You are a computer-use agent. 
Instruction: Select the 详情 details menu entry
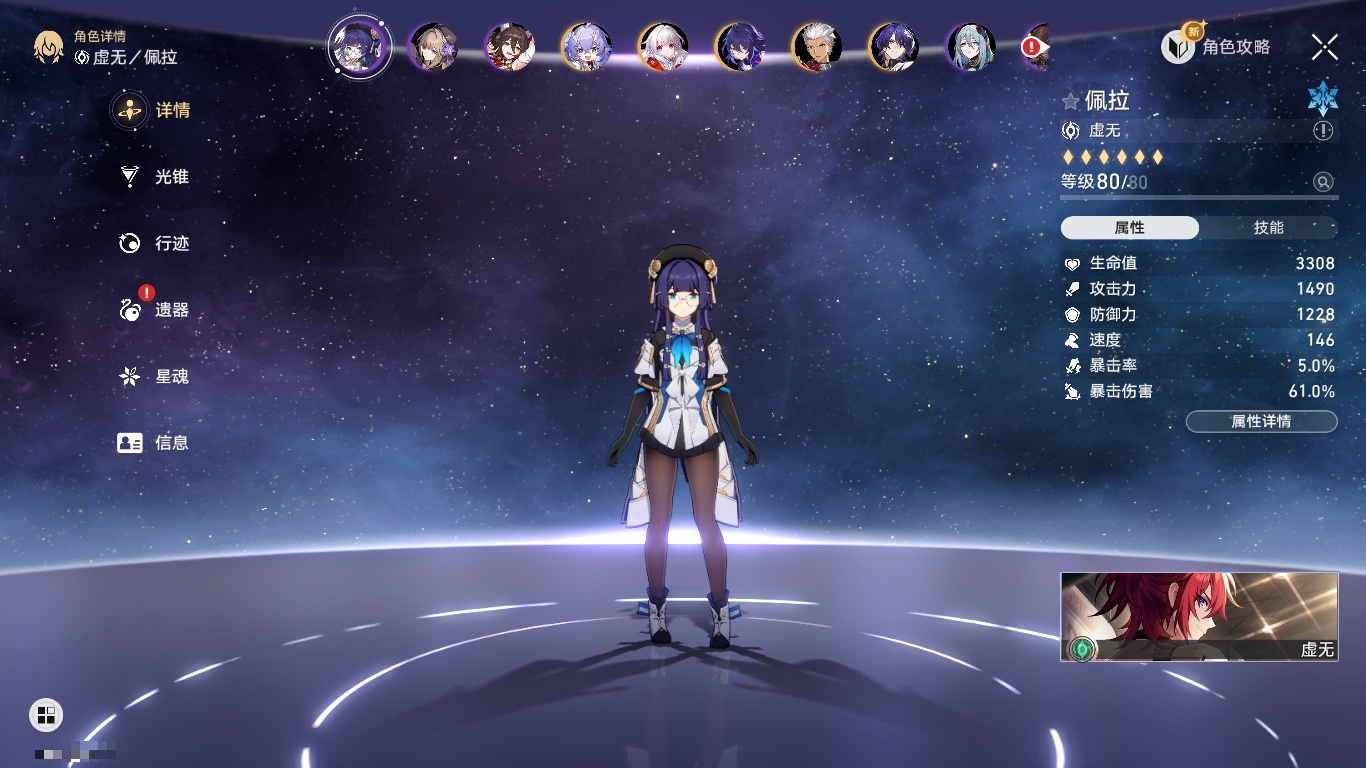[x=154, y=110]
